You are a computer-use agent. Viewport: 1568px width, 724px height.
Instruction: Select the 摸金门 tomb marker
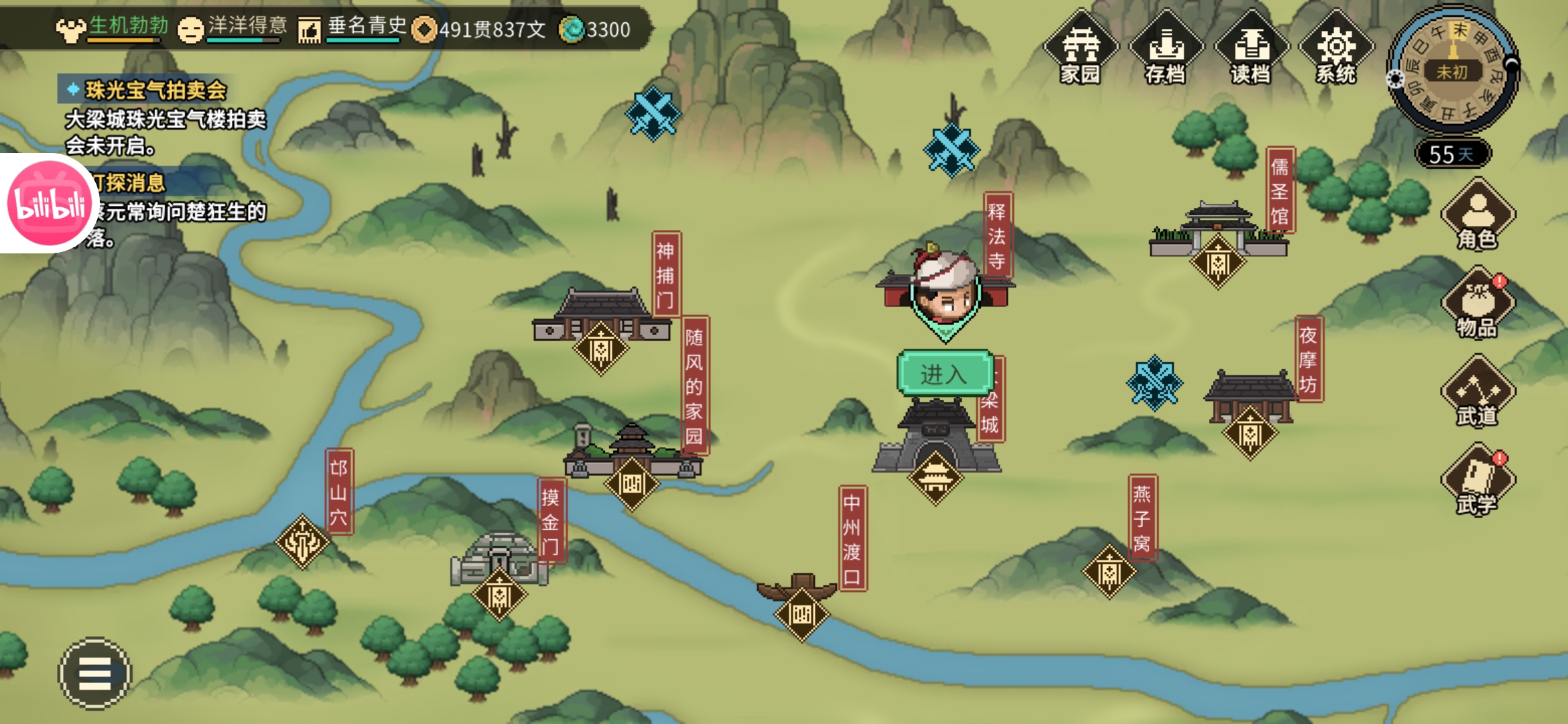pyautogui.click(x=499, y=595)
